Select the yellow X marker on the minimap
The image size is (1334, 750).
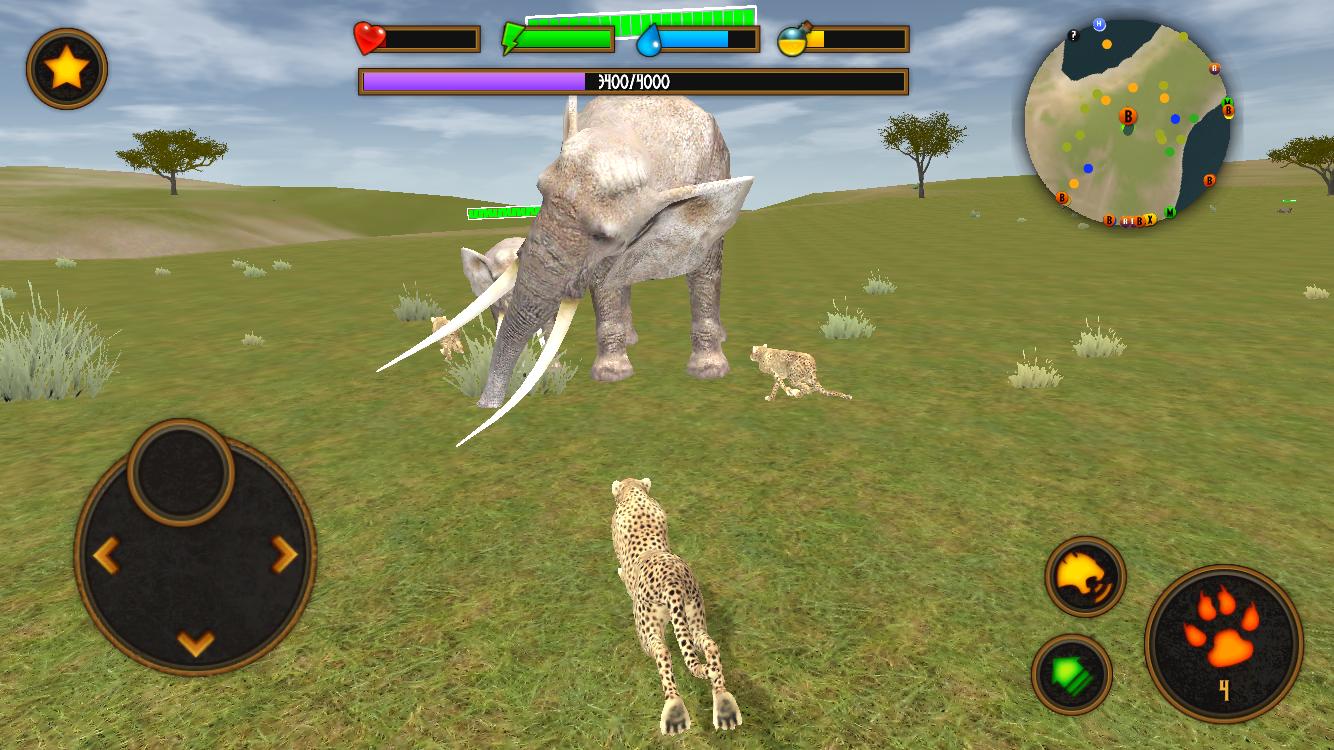coord(1150,218)
